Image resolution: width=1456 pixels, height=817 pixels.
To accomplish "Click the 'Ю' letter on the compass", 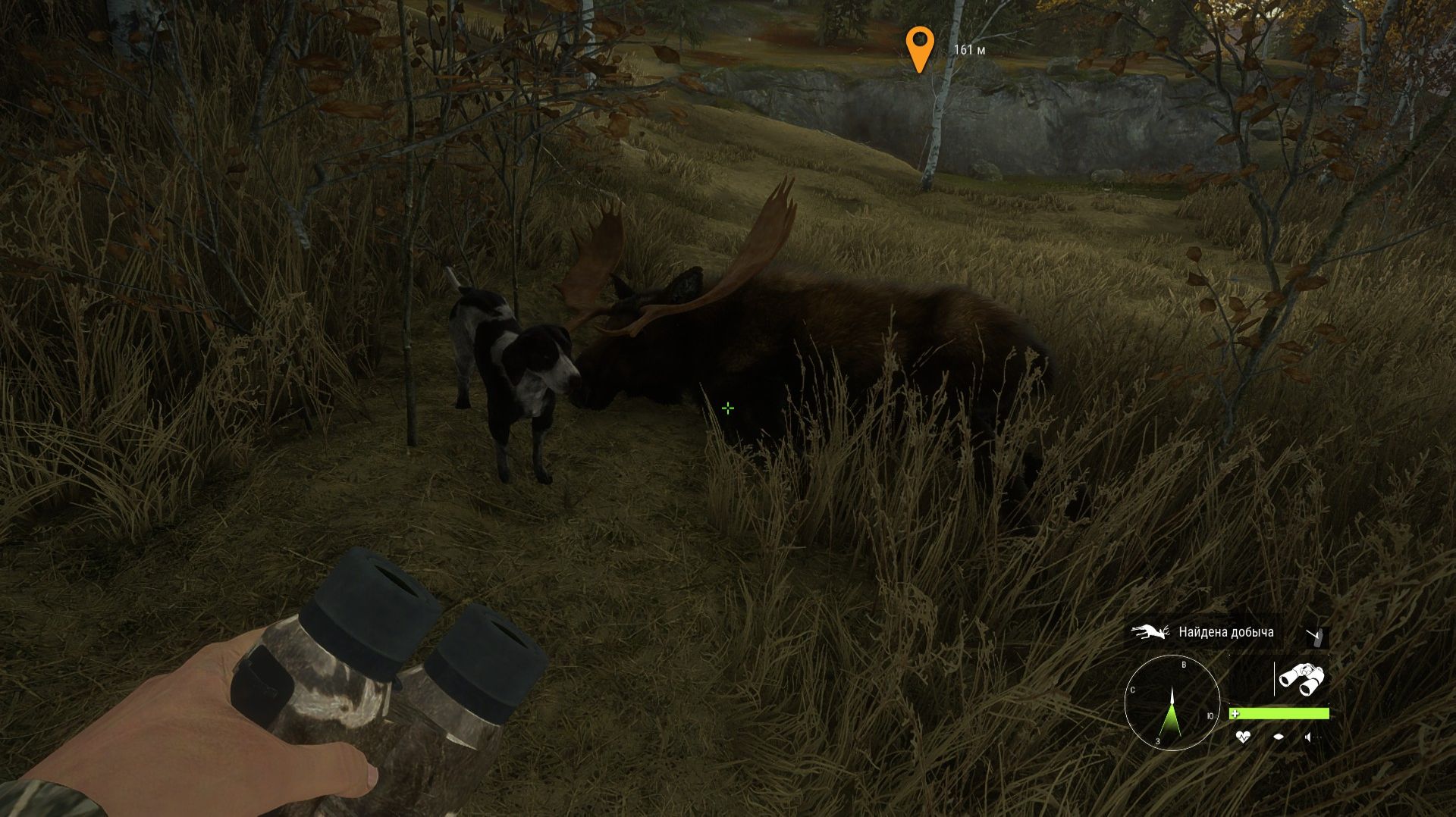I will tap(1210, 715).
